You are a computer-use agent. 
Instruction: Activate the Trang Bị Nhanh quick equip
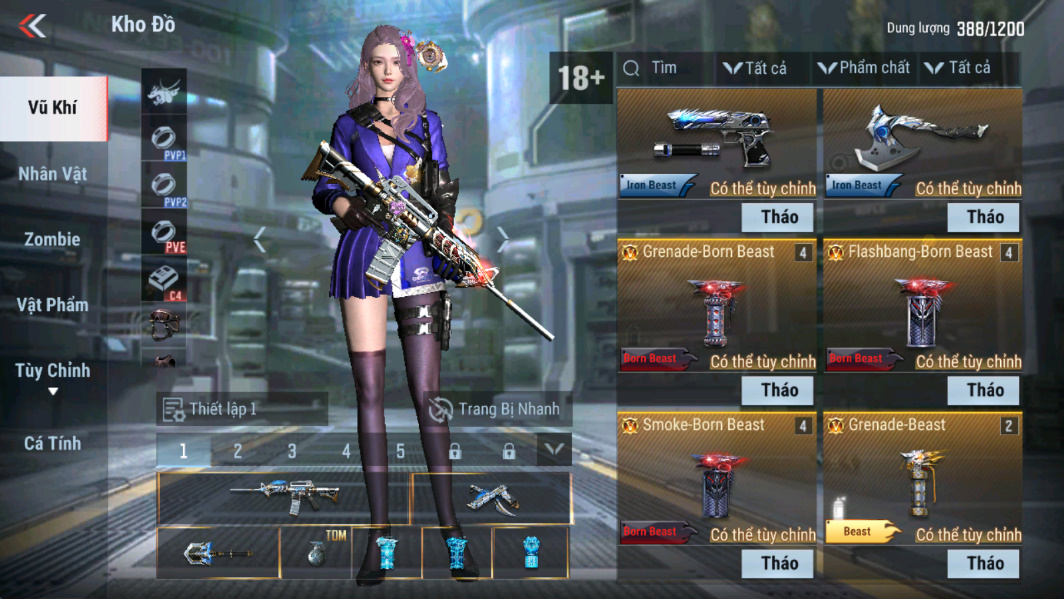tap(496, 409)
